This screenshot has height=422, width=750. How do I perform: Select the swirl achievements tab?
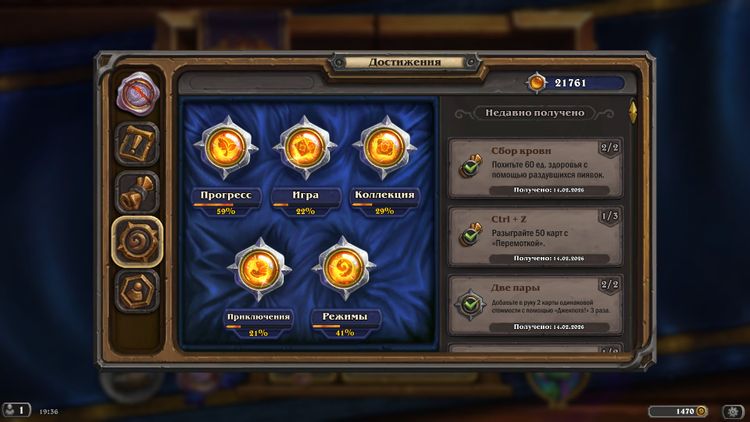tap(137, 242)
